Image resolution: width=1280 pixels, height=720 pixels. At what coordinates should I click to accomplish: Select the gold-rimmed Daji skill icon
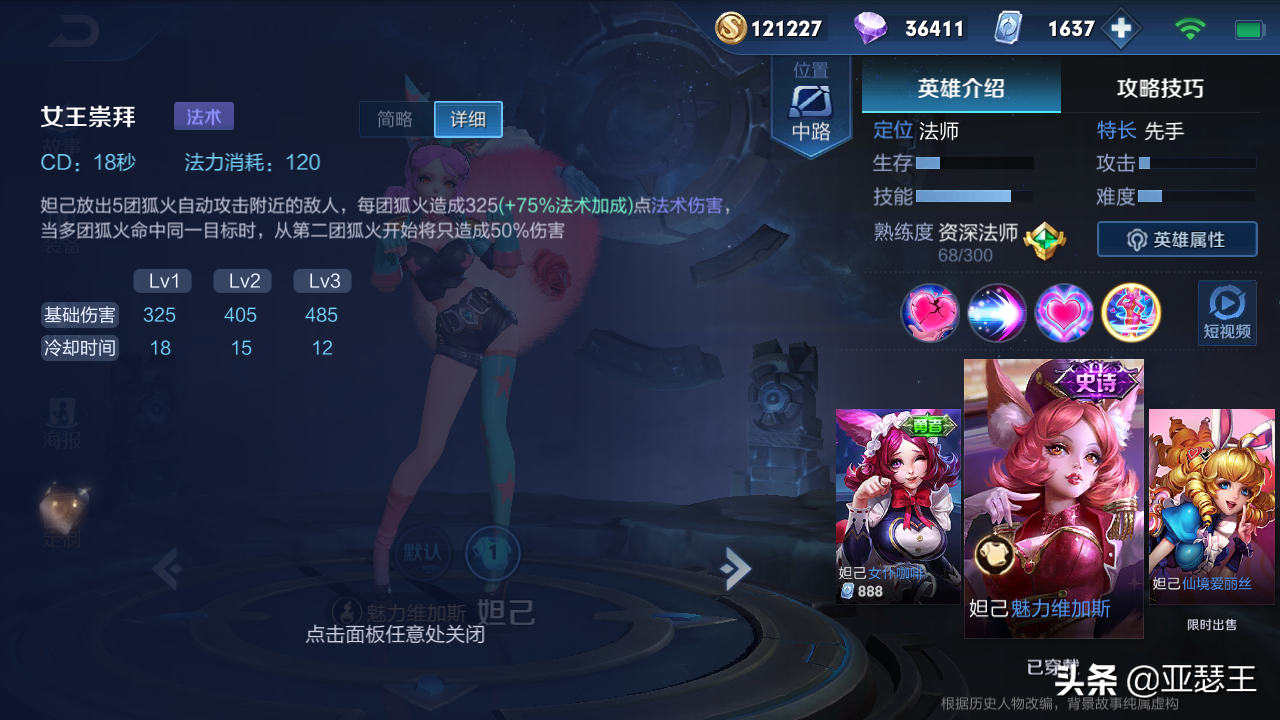pyautogui.click(x=1131, y=313)
